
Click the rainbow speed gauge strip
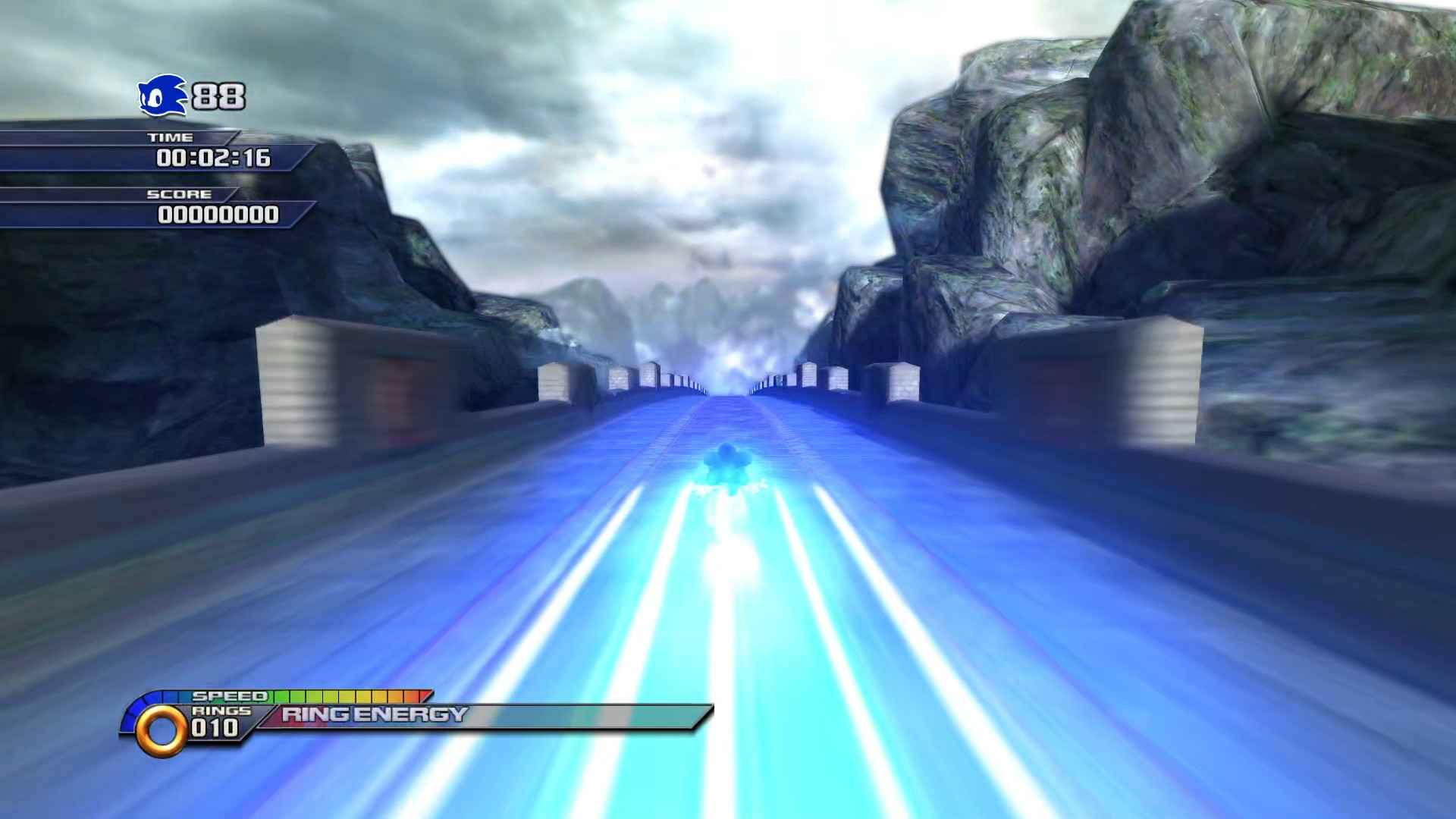349,695
